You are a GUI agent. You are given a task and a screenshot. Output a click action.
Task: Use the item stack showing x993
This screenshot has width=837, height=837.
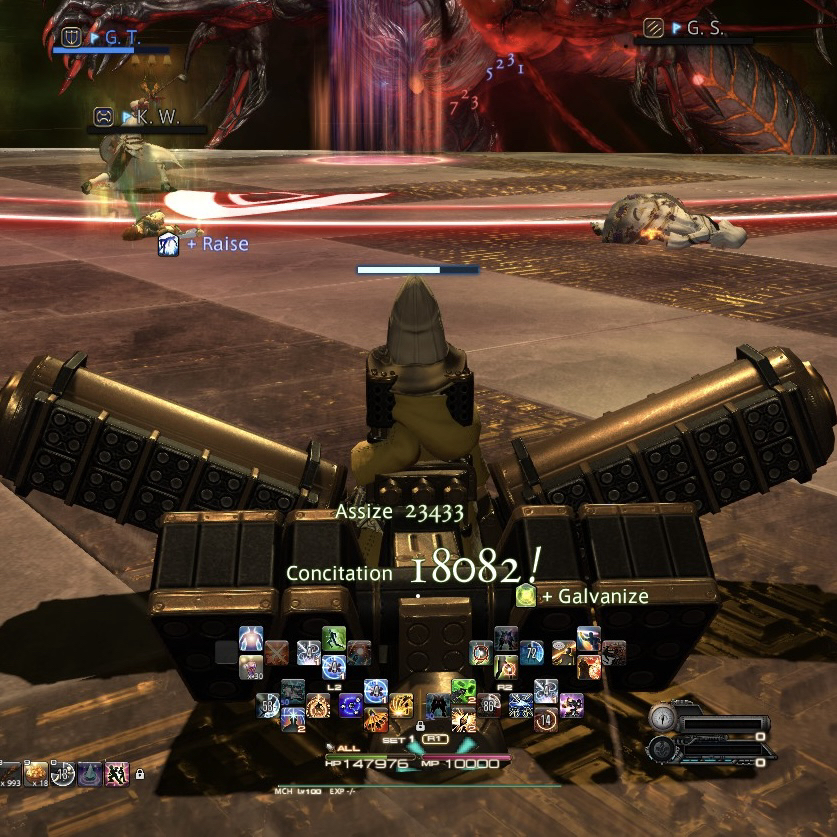pyautogui.click(x=10, y=772)
